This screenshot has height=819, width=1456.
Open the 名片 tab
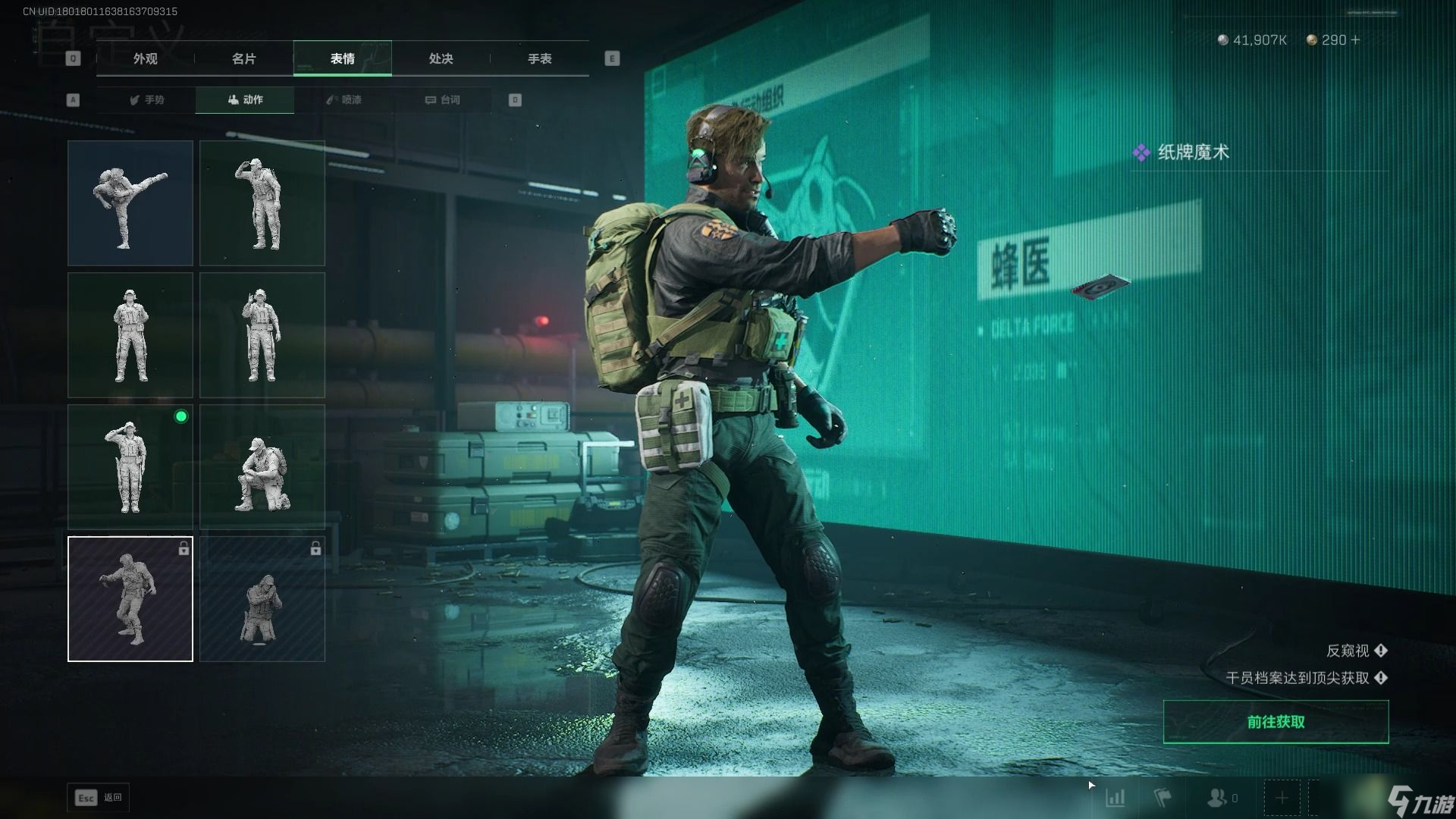pos(243,58)
